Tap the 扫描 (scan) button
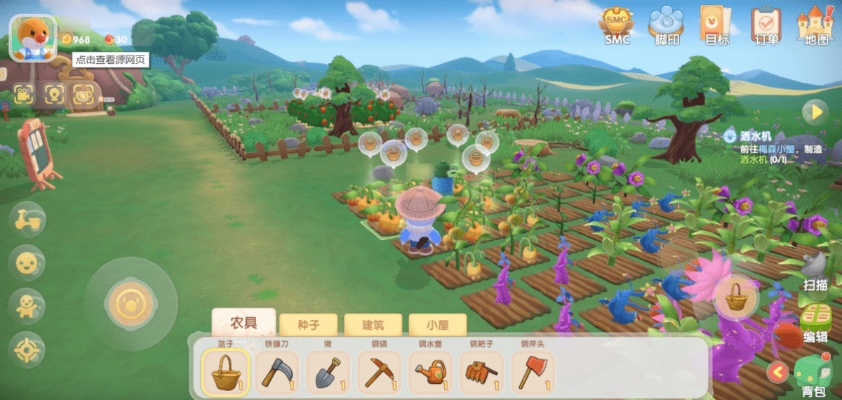Viewport: 842px width, 400px height. [816, 270]
